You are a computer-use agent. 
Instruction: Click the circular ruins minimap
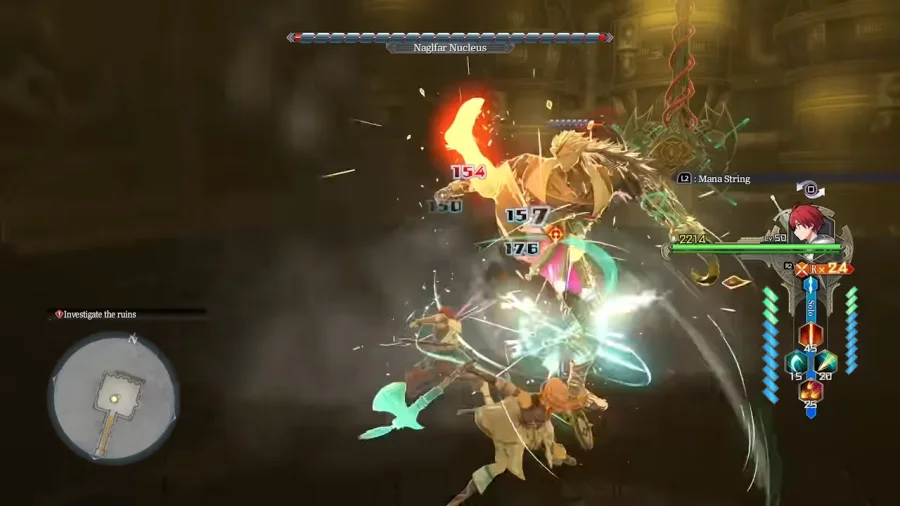click(x=114, y=397)
